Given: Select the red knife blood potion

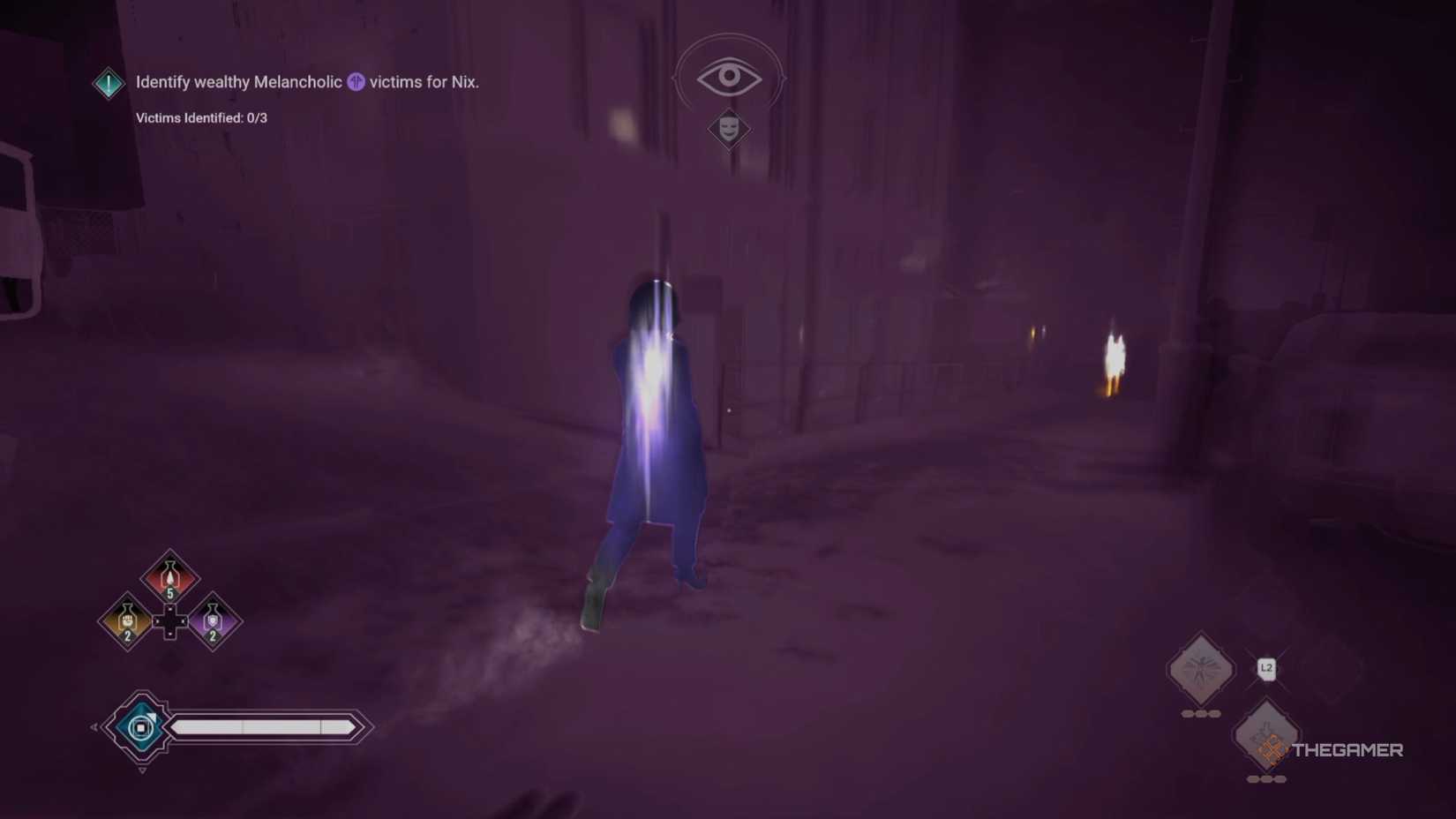Looking at the screenshot, I should (x=169, y=575).
